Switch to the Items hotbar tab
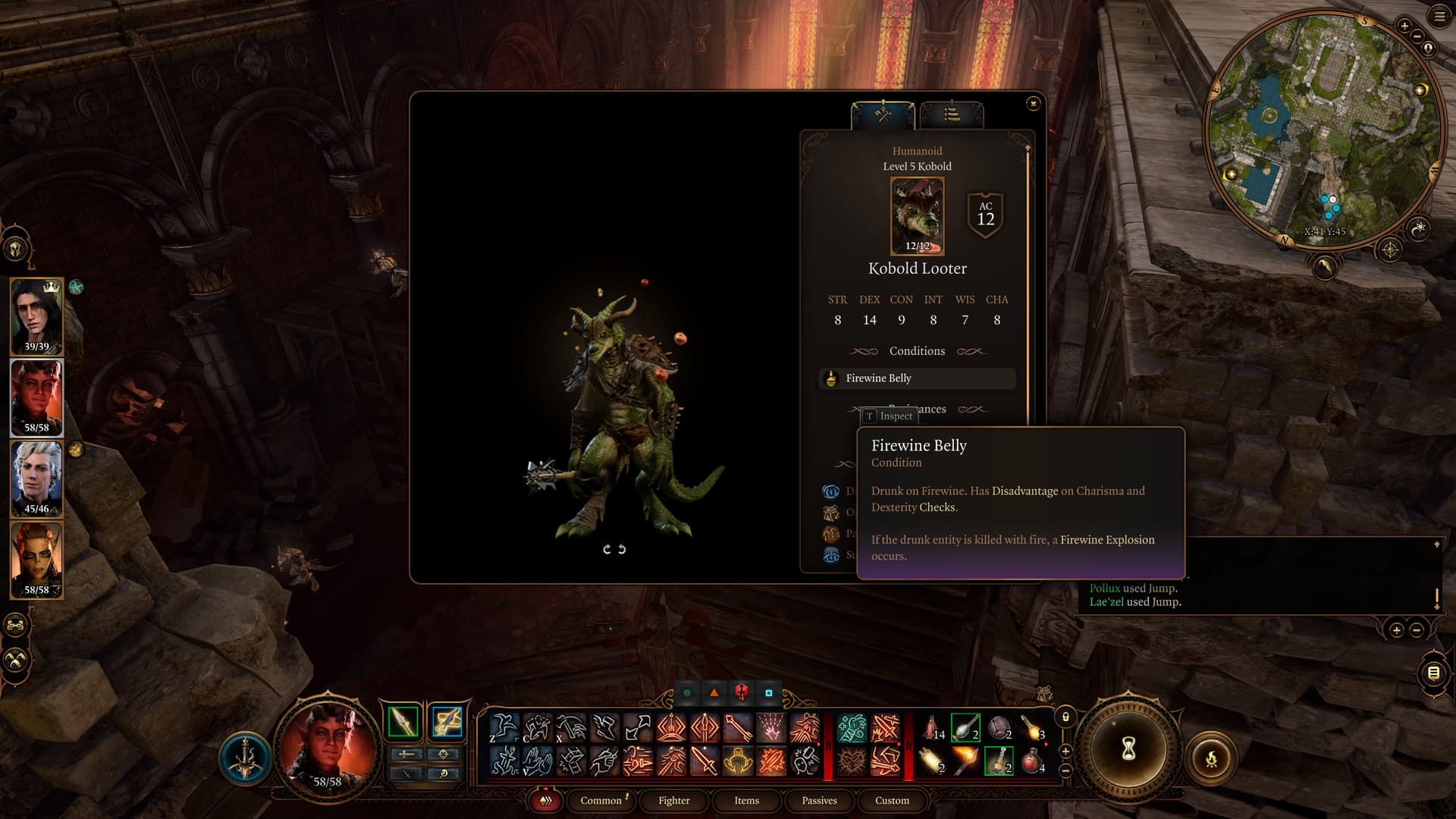This screenshot has width=1456, height=819. coord(746,801)
